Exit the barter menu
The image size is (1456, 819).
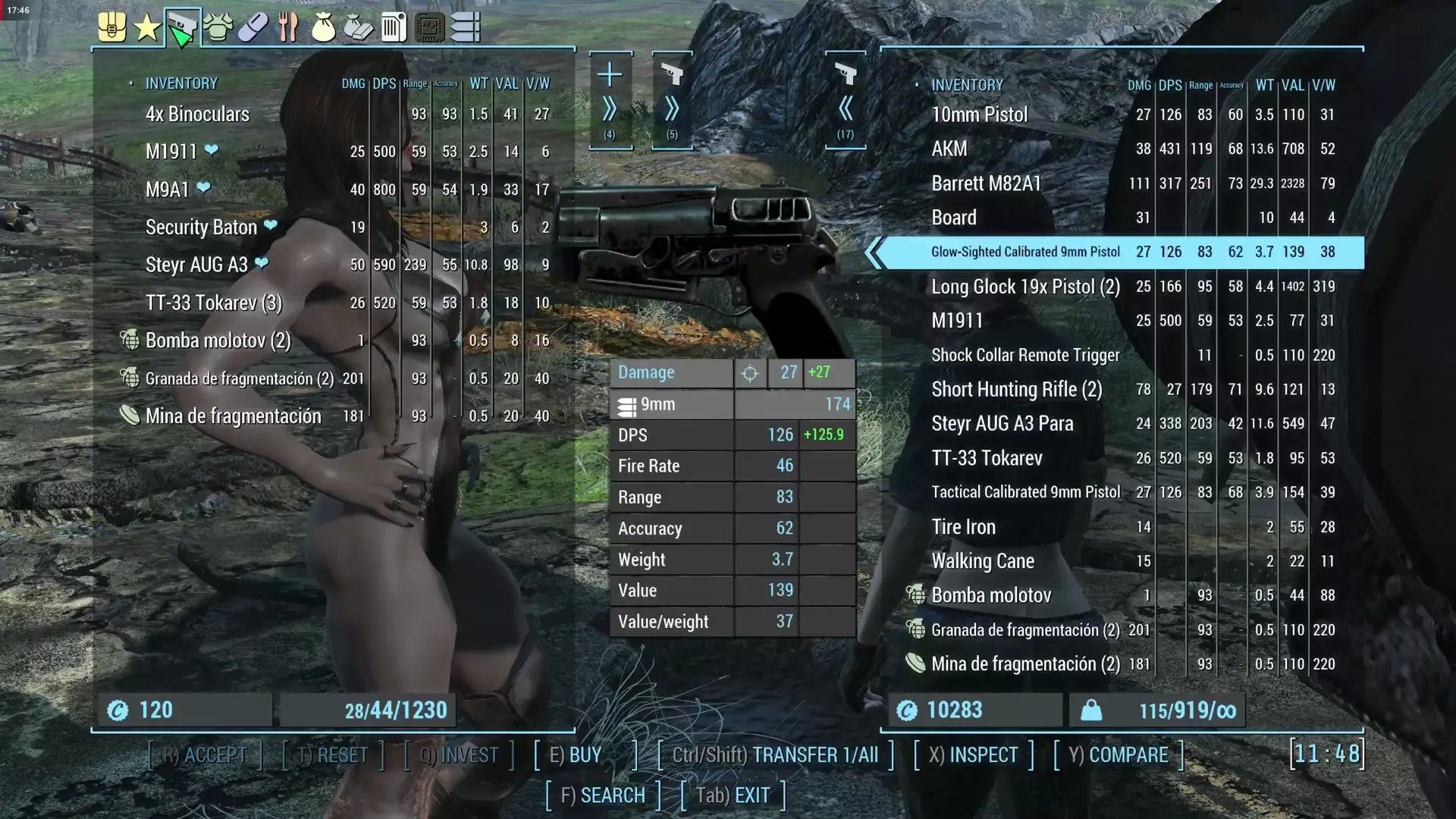733,795
